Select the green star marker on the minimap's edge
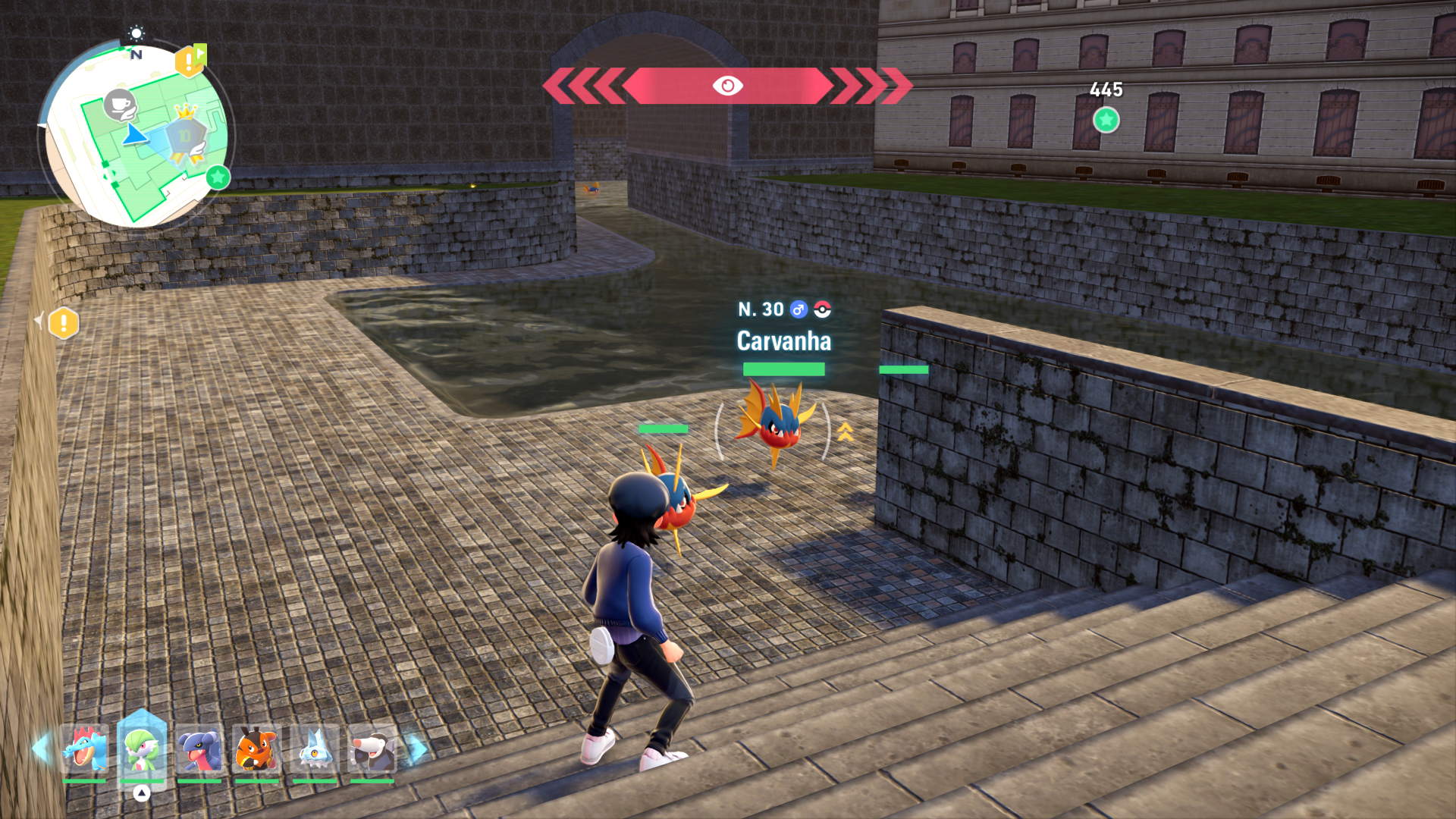Image resolution: width=1456 pixels, height=819 pixels. coord(218,177)
